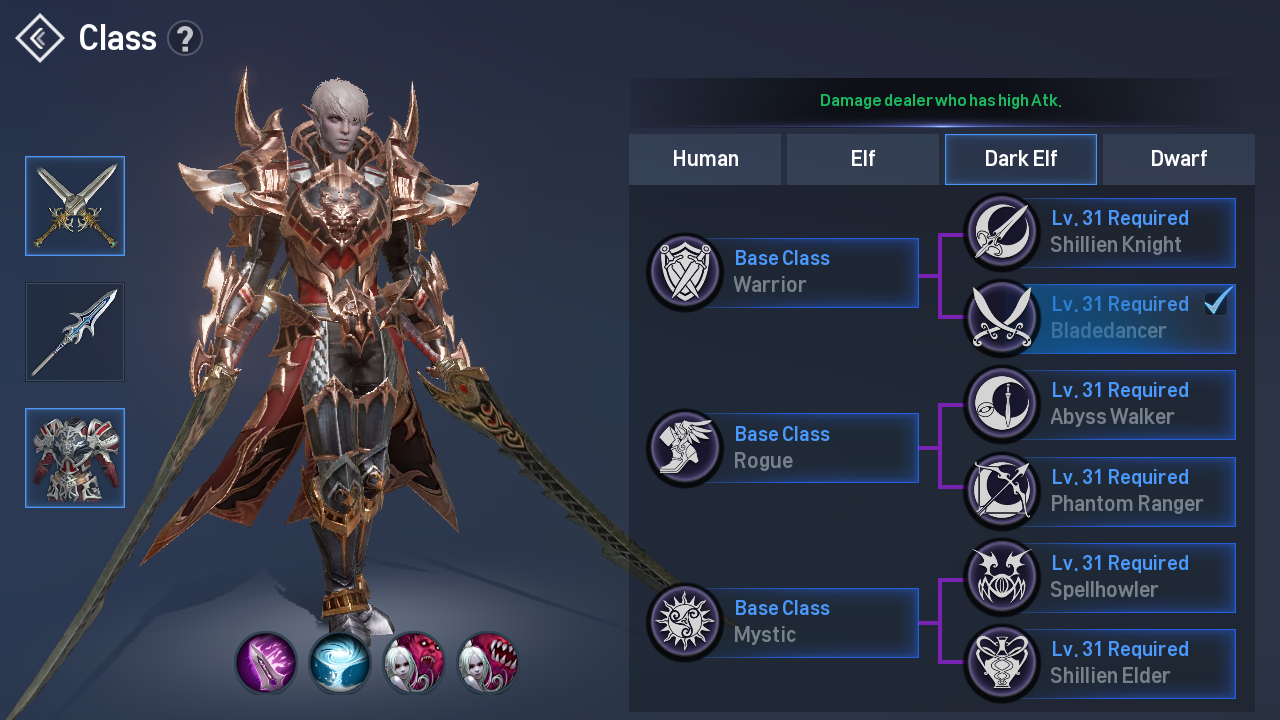Viewport: 1280px width, 720px height.
Task: Select the Warrior base class shield icon
Action: click(685, 272)
